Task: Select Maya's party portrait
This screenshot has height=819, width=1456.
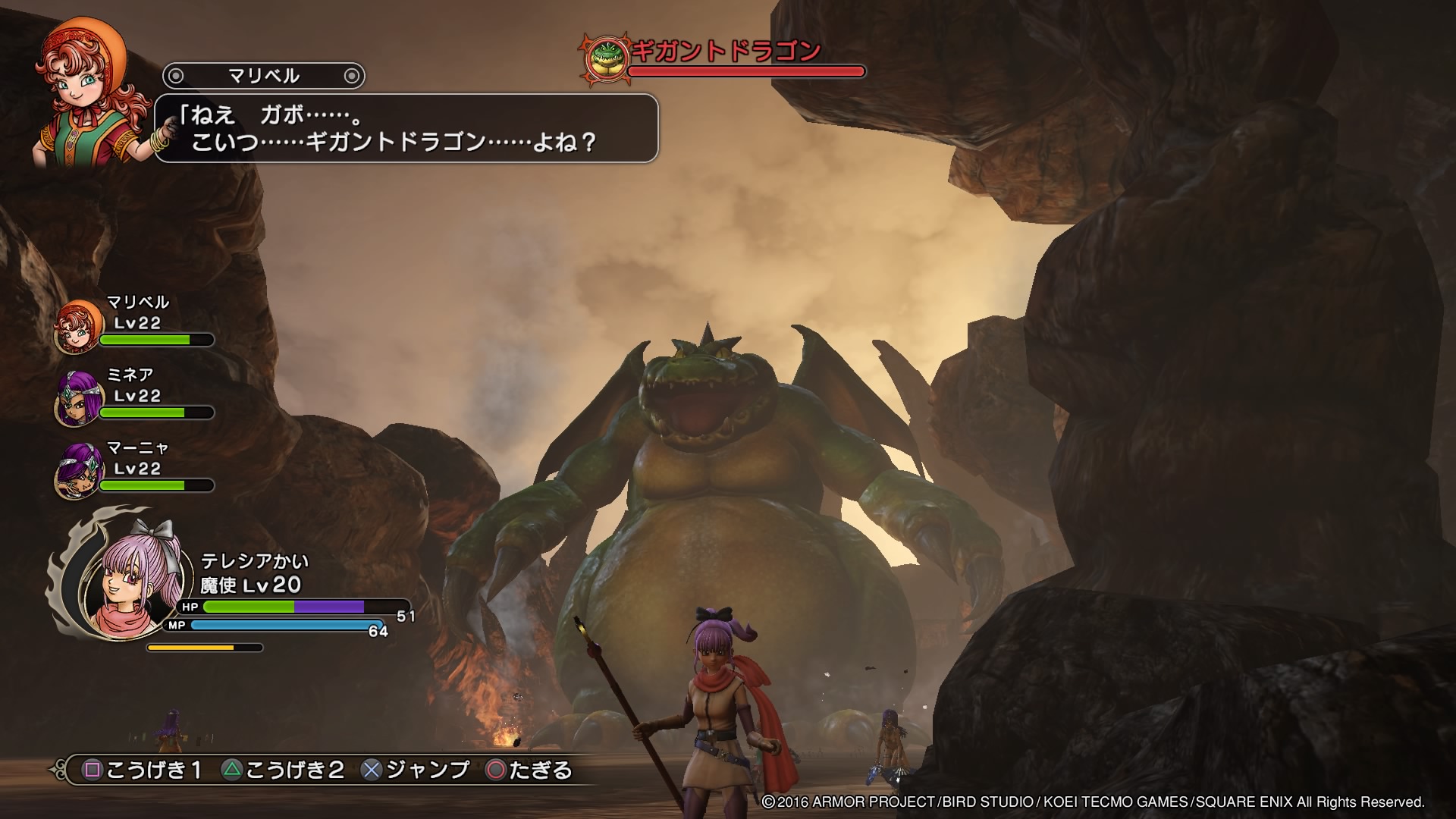Action: (x=78, y=472)
